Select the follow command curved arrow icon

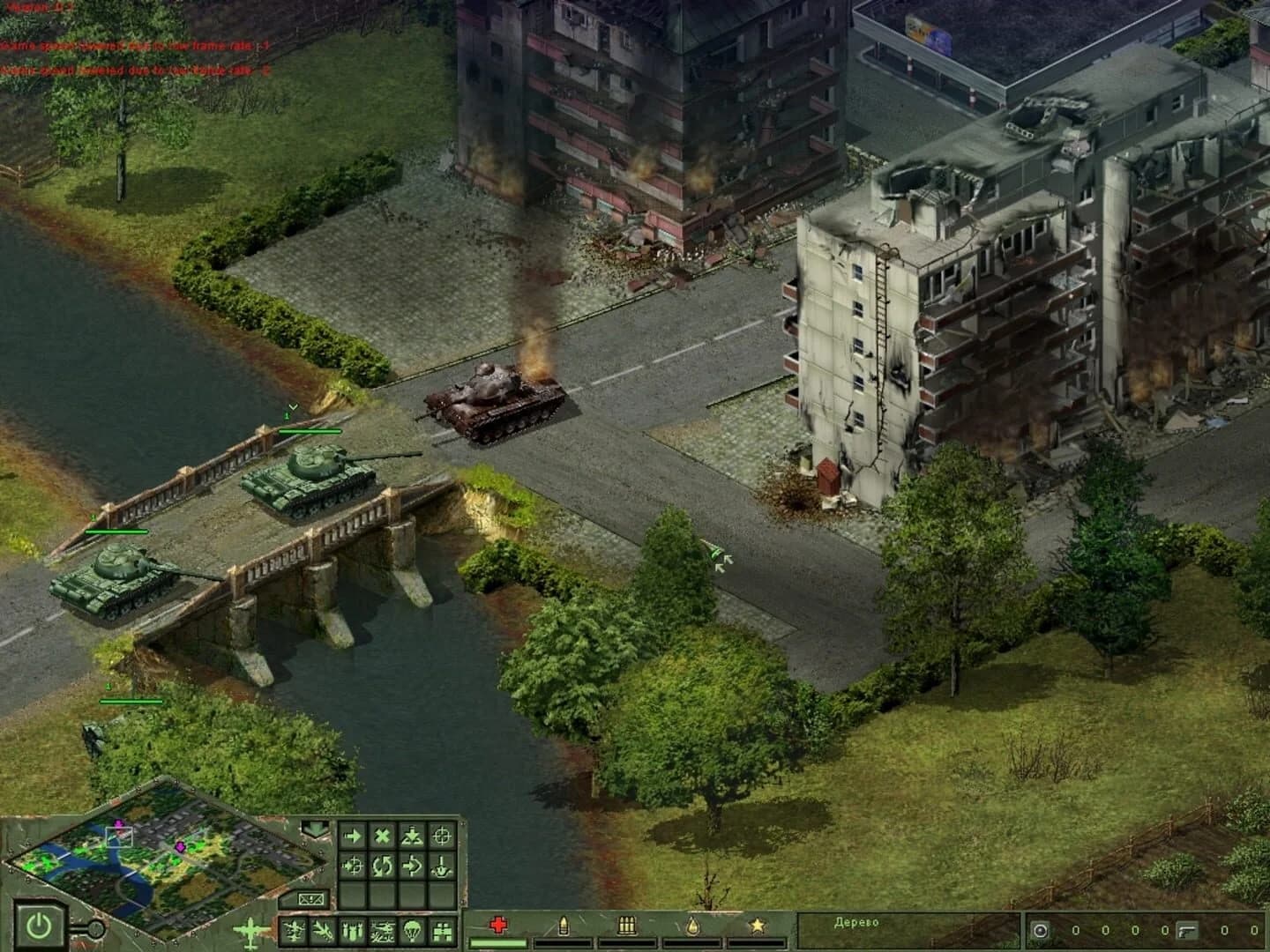click(412, 866)
